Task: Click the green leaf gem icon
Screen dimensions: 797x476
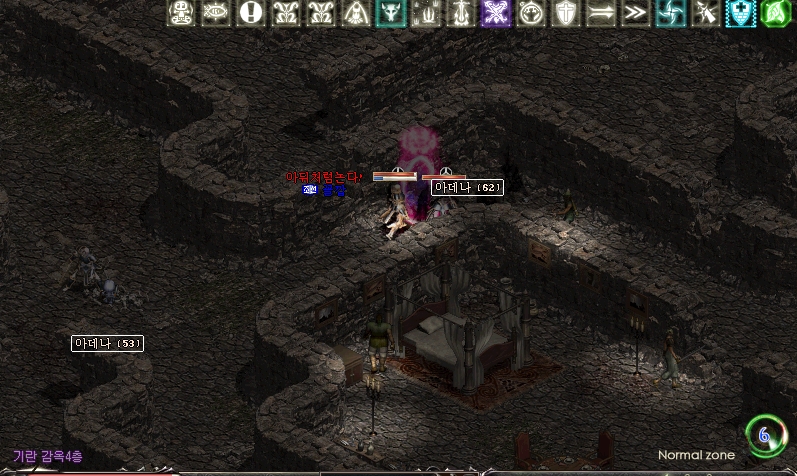Action: tap(775, 13)
